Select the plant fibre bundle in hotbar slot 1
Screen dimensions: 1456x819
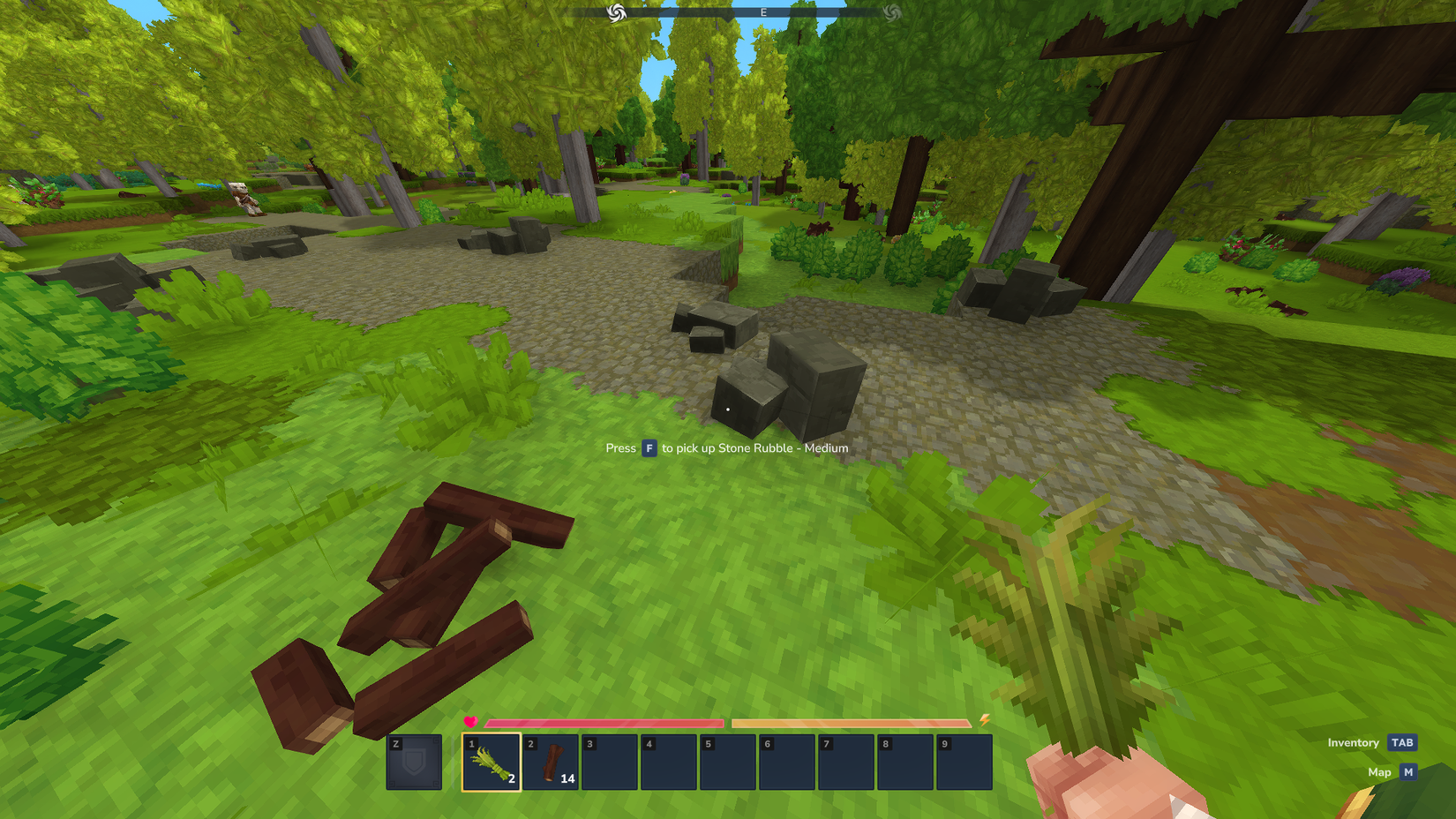tap(492, 763)
